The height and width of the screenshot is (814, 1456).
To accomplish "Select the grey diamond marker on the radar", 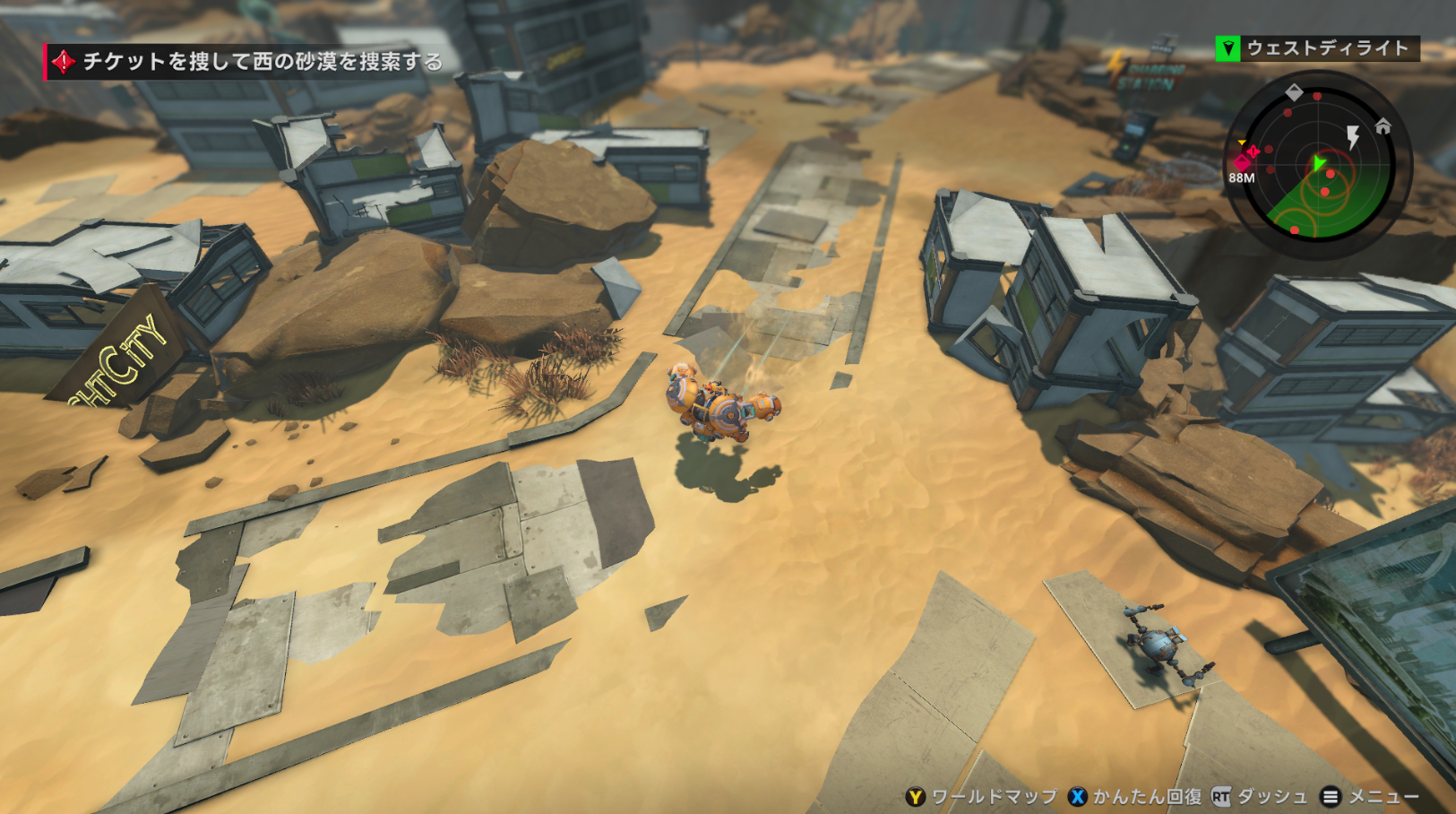I will click(1294, 91).
